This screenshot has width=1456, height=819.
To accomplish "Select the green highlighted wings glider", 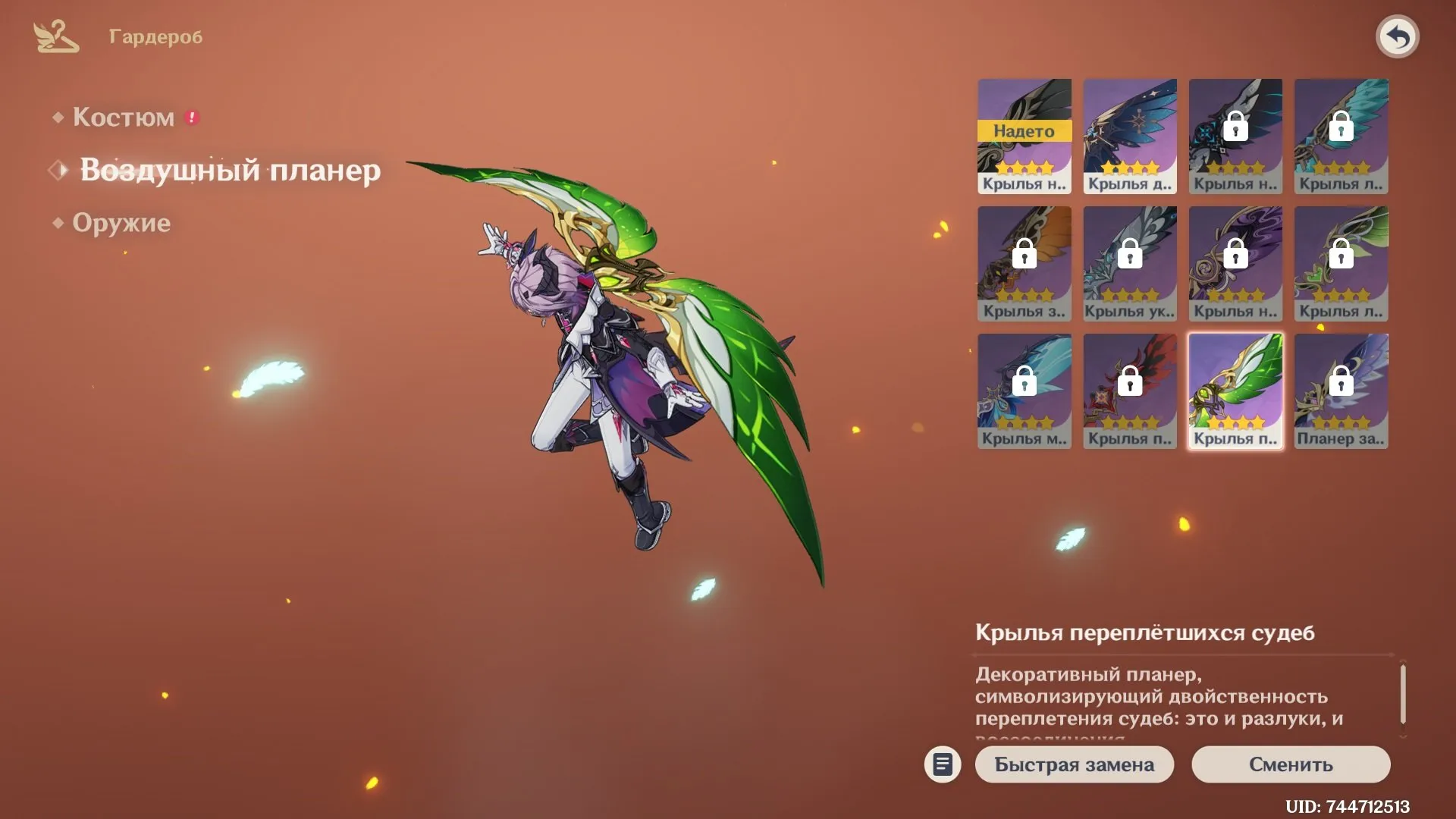I will (1235, 391).
